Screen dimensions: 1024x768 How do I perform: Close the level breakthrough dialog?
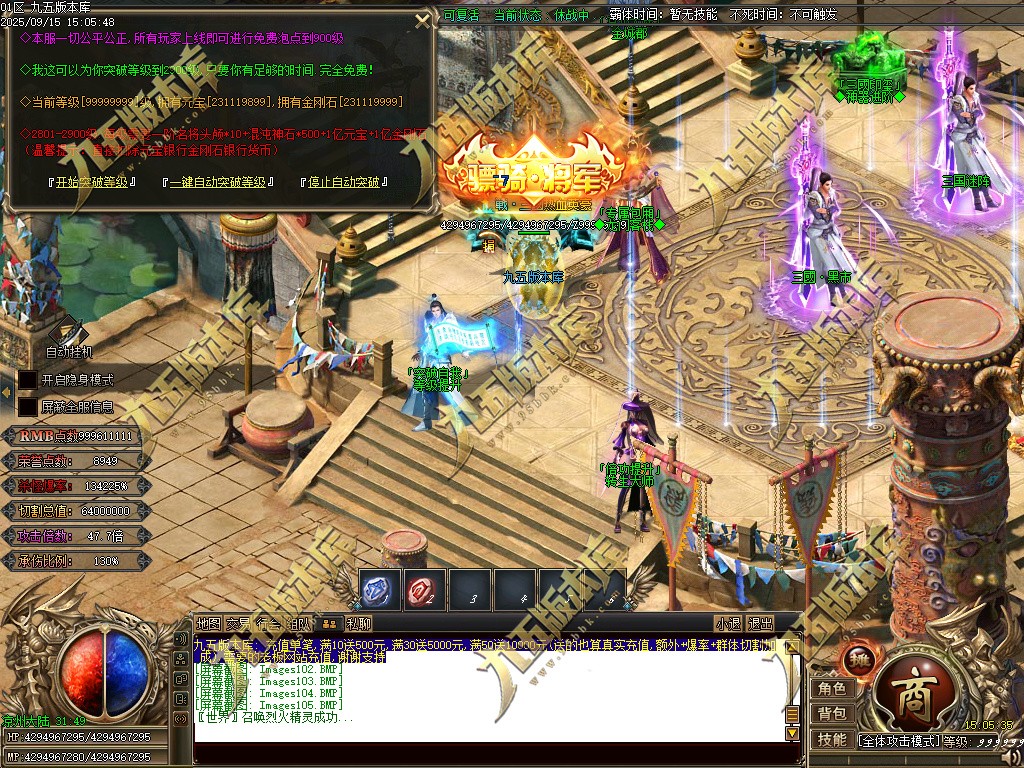tap(423, 19)
